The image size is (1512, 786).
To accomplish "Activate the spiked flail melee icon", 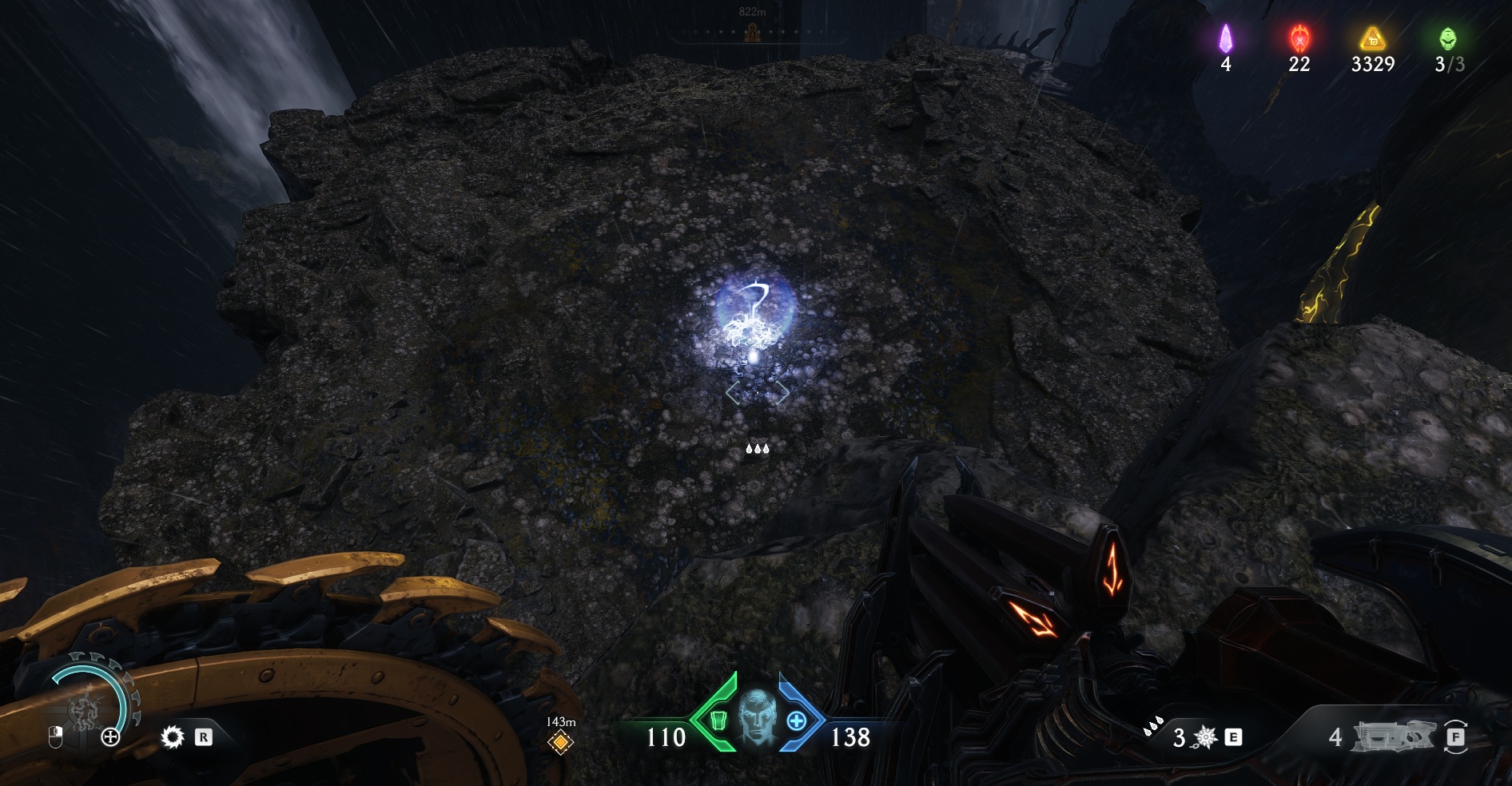I will [x=1205, y=737].
